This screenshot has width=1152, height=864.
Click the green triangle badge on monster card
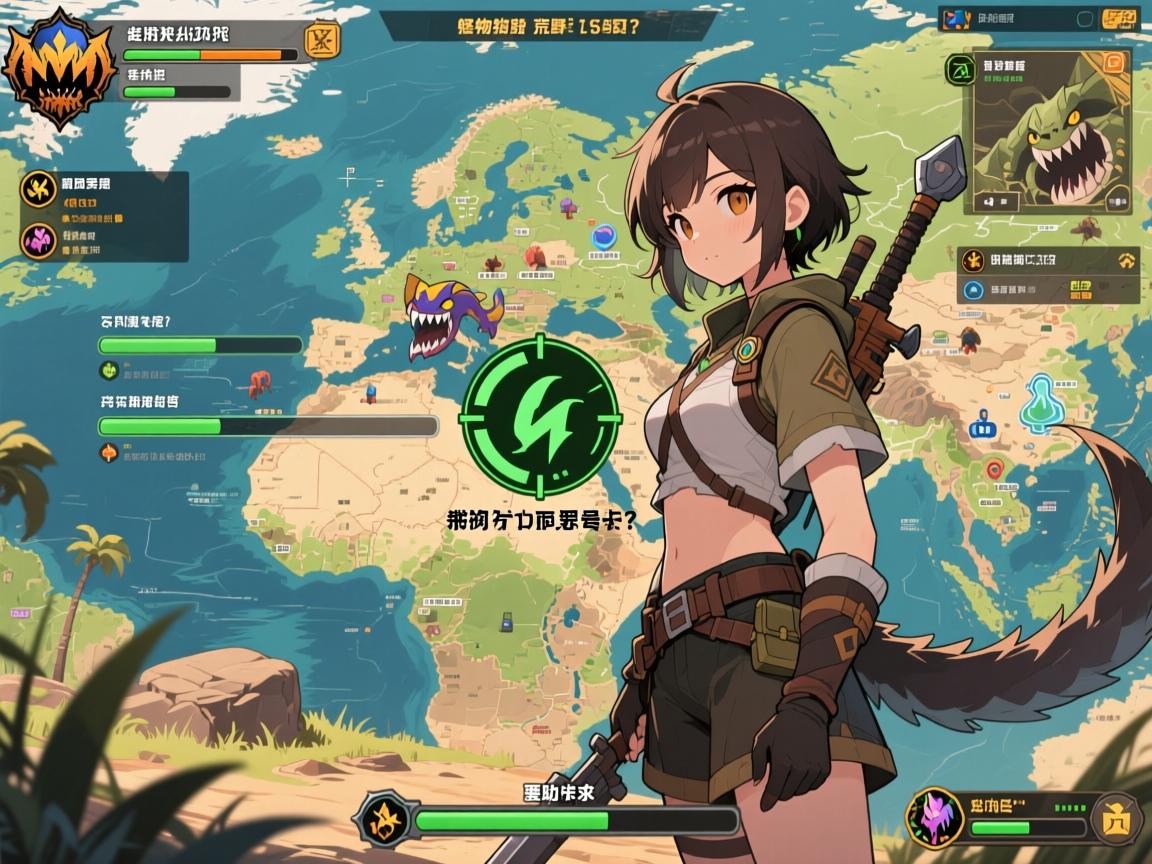click(961, 70)
